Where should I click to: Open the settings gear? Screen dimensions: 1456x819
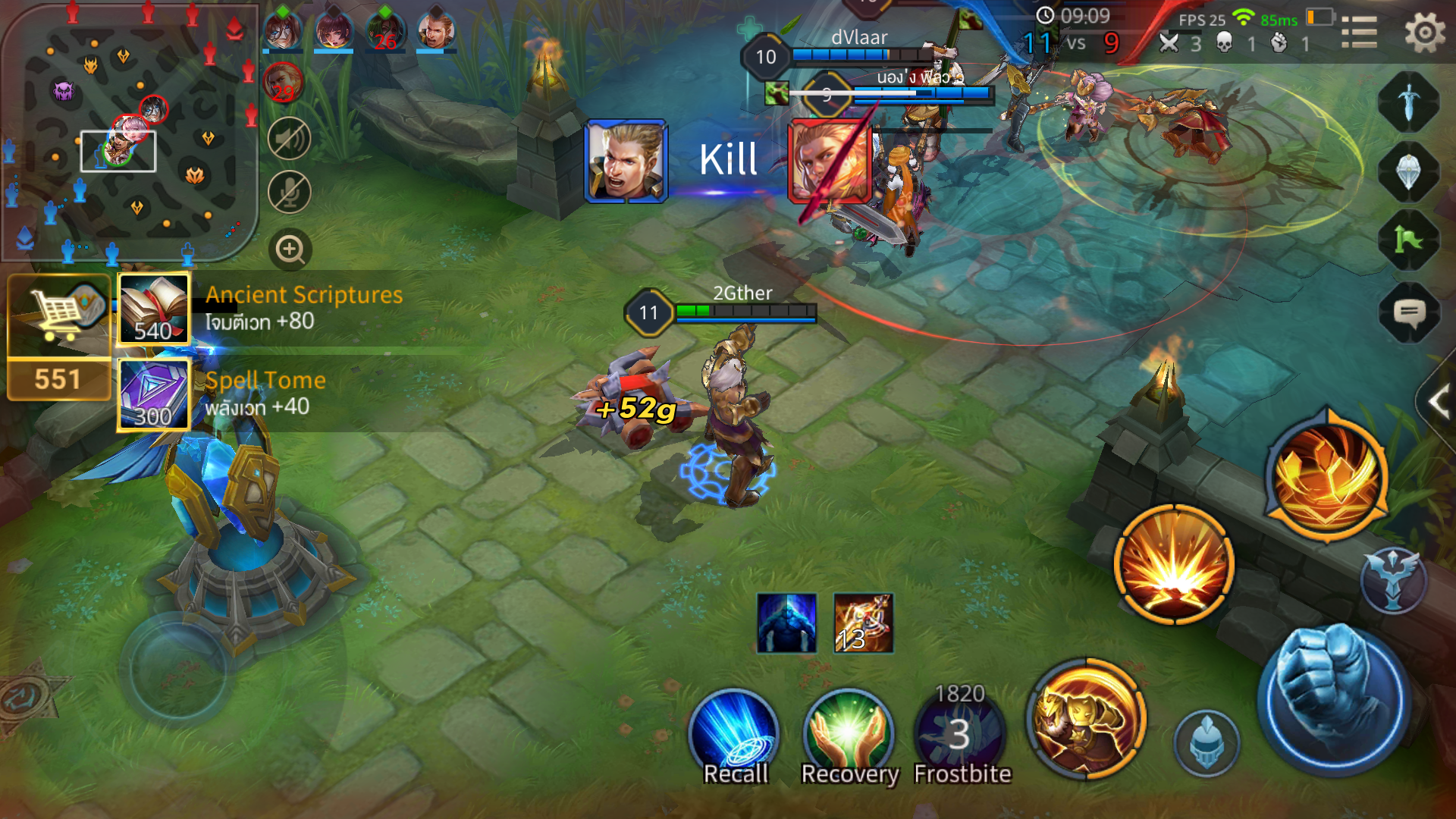click(x=1424, y=33)
